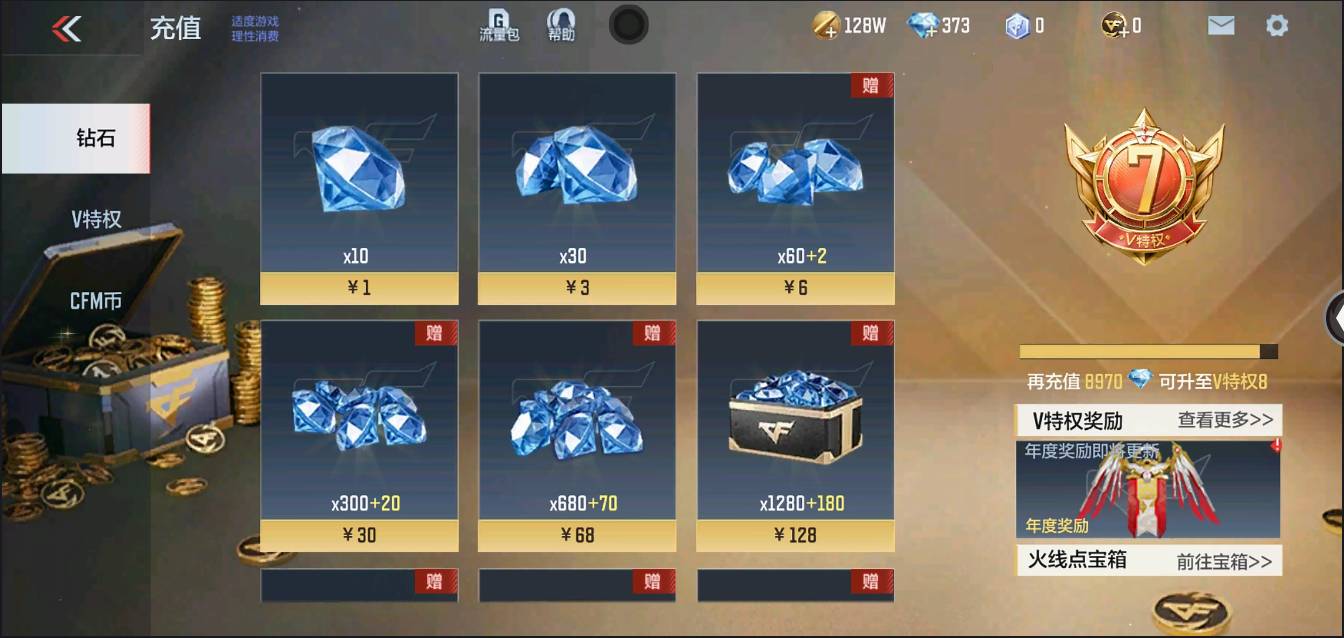Open the 流量包 data pack icon
The height and width of the screenshot is (638, 1344).
[x=498, y=26]
